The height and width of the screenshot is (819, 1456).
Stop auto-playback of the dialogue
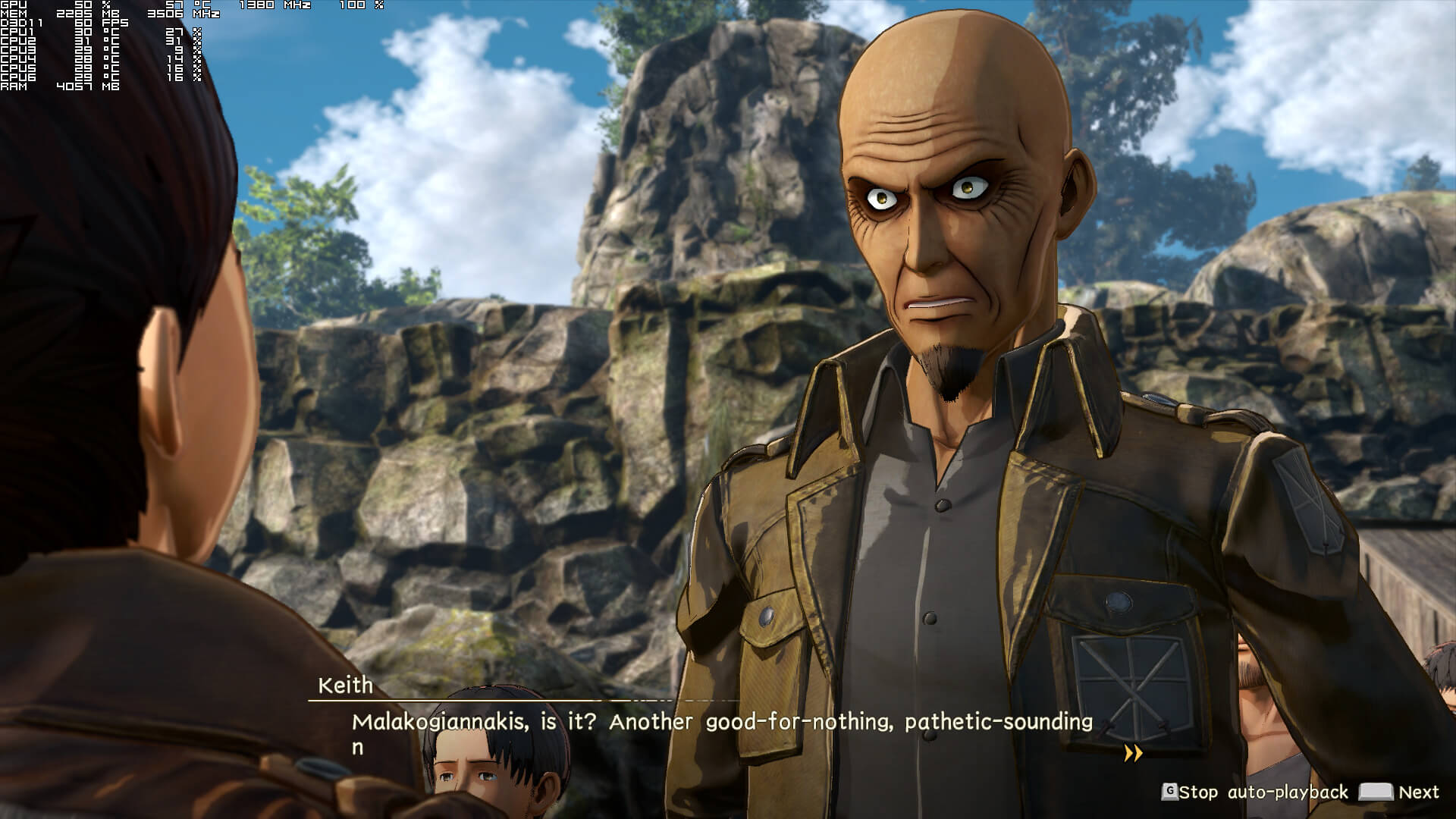[x=1255, y=792]
